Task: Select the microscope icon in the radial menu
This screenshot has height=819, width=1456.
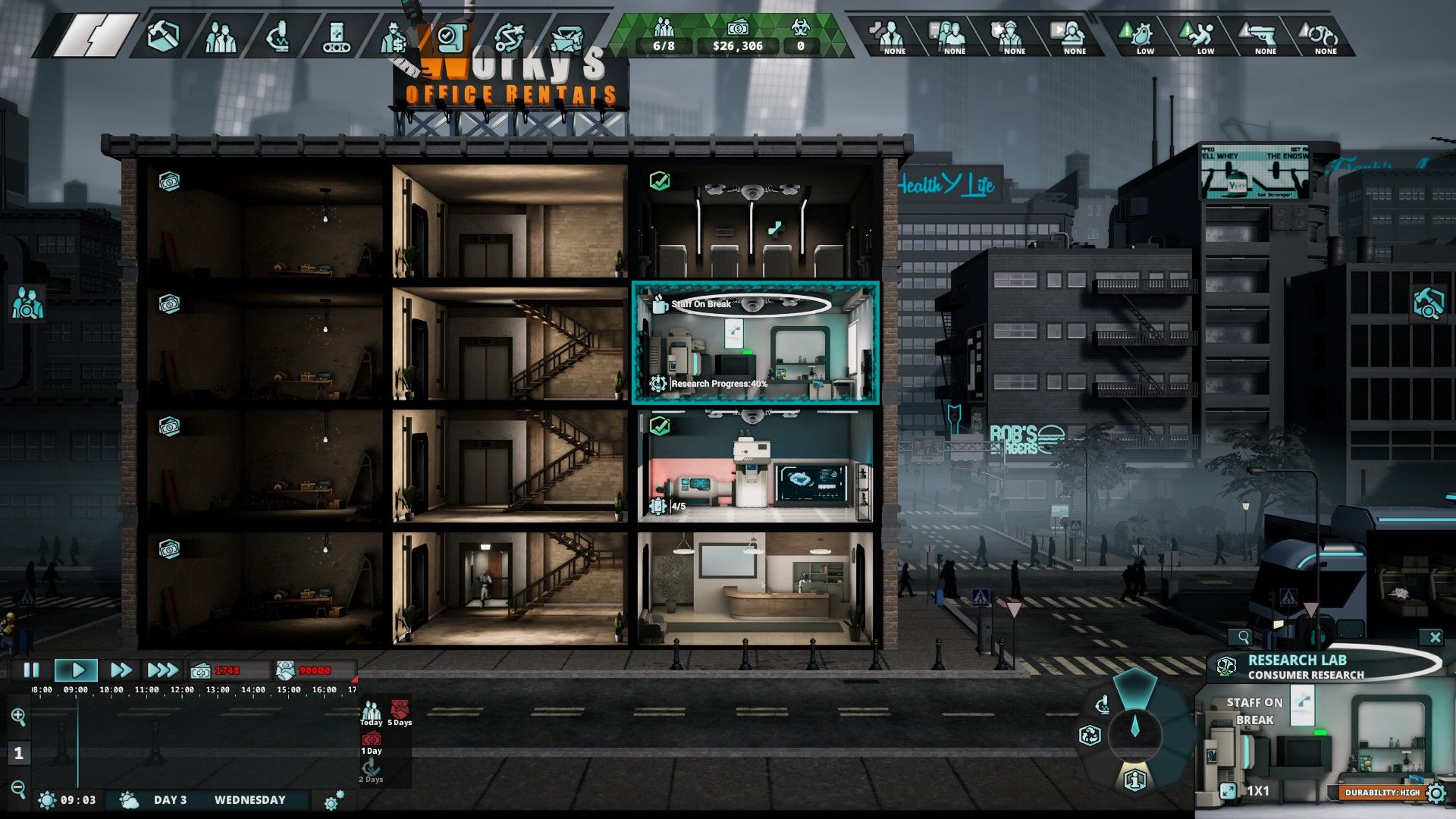Action: click(x=1103, y=705)
